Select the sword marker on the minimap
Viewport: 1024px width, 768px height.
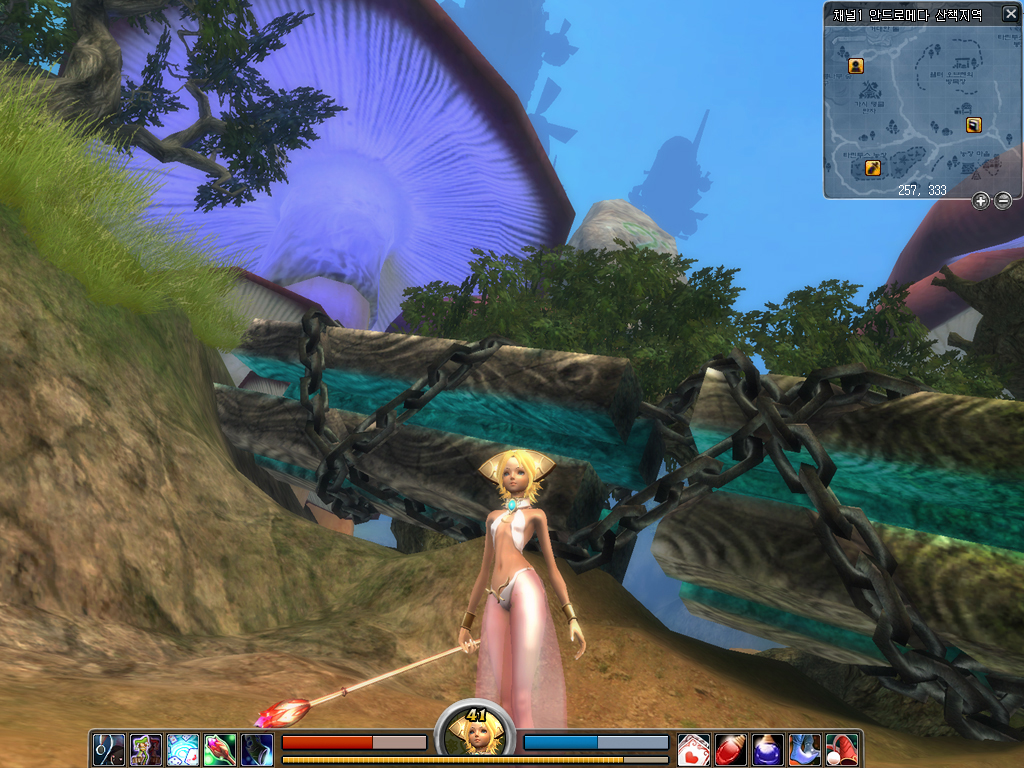pos(872,167)
